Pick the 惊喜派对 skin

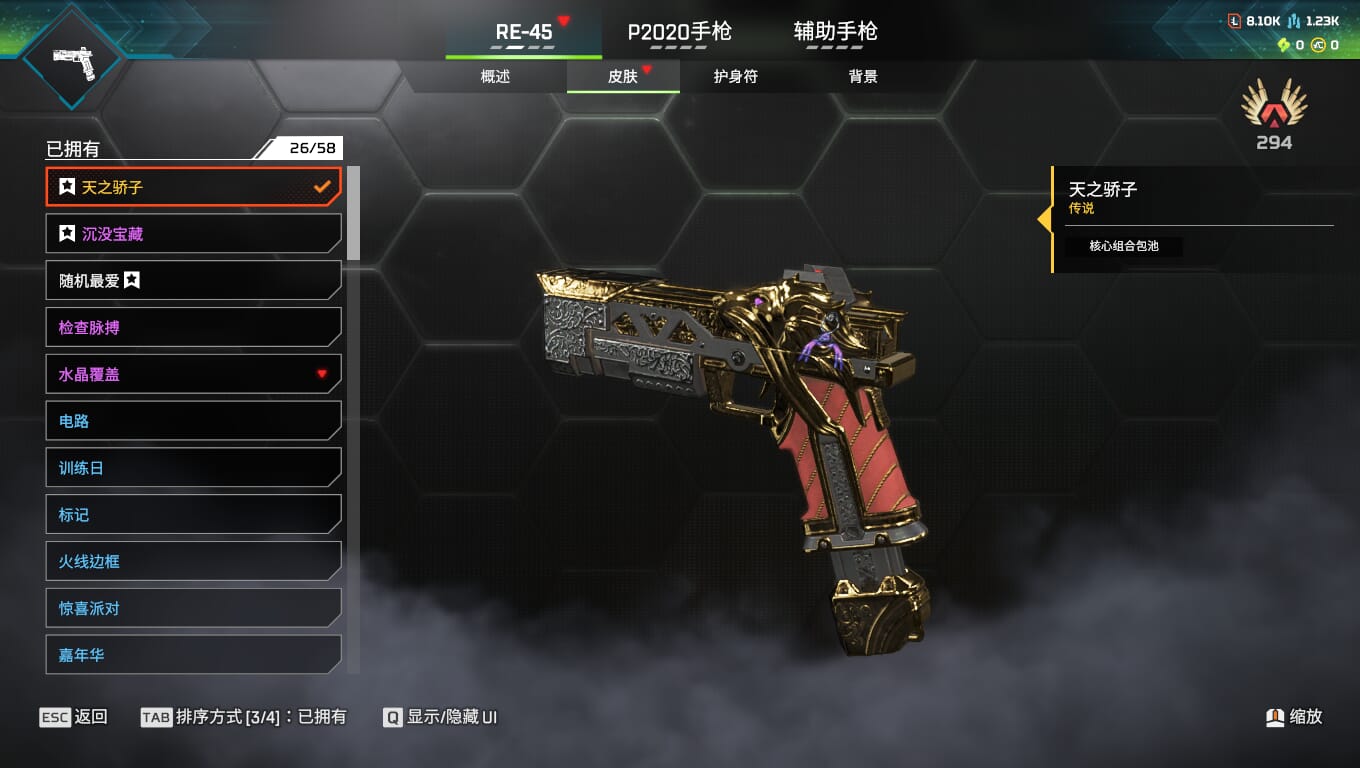193,608
